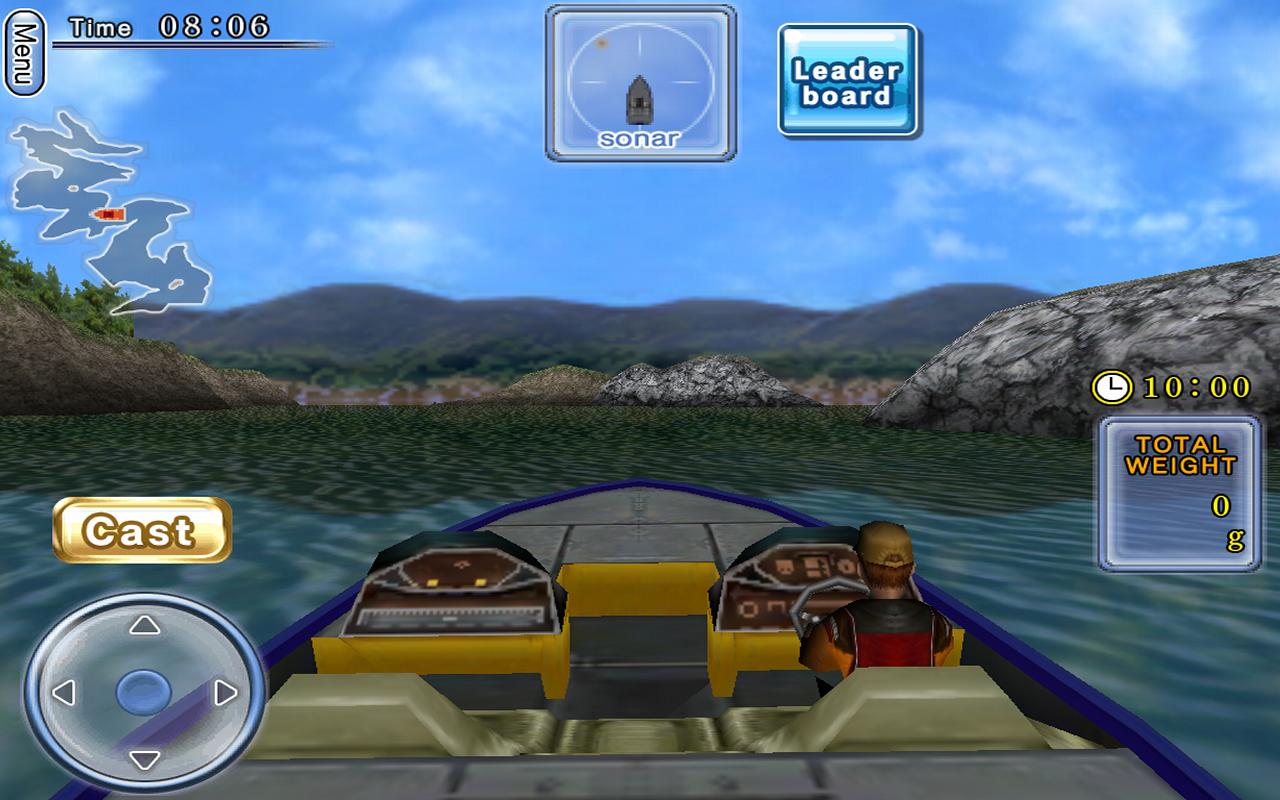The width and height of the screenshot is (1280, 800).
Task: Tap the blue joystick center knob
Action: [144, 692]
